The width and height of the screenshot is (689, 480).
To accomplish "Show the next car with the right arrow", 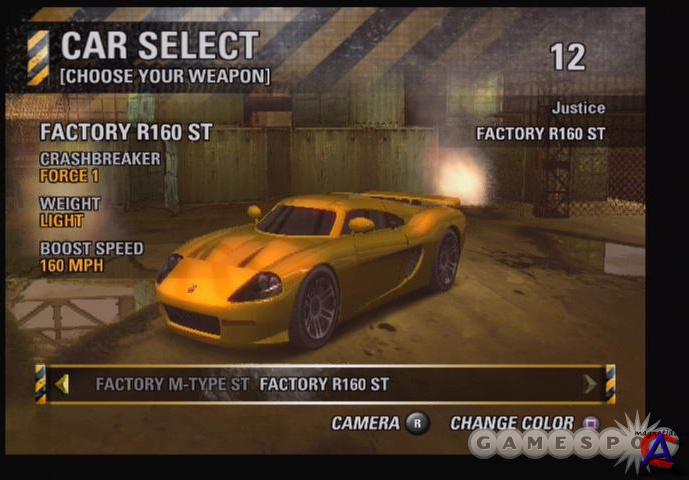I will (590, 384).
